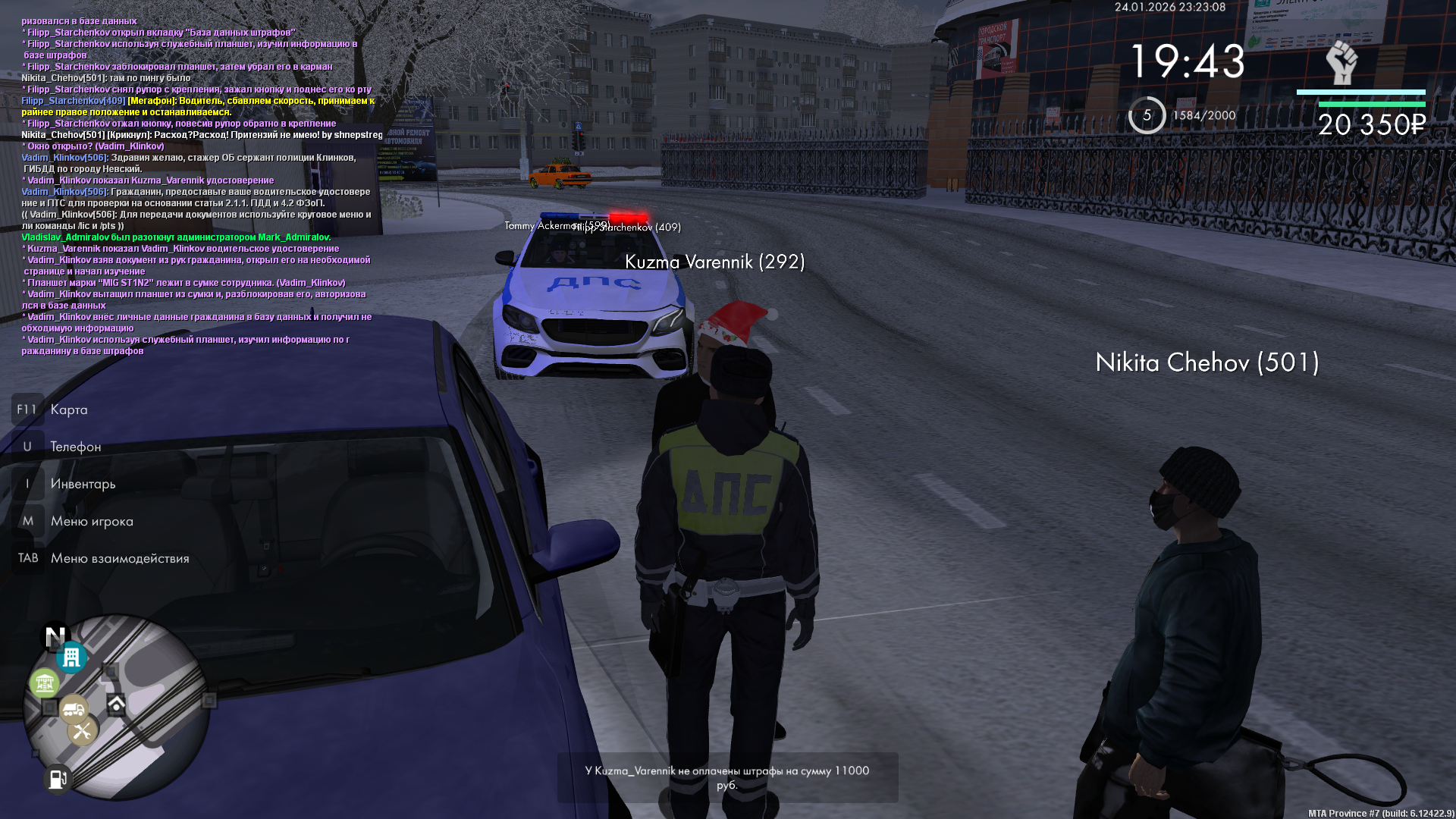Choose the truck marker on the minimap
This screenshot has width=1456, height=819.
point(74,709)
